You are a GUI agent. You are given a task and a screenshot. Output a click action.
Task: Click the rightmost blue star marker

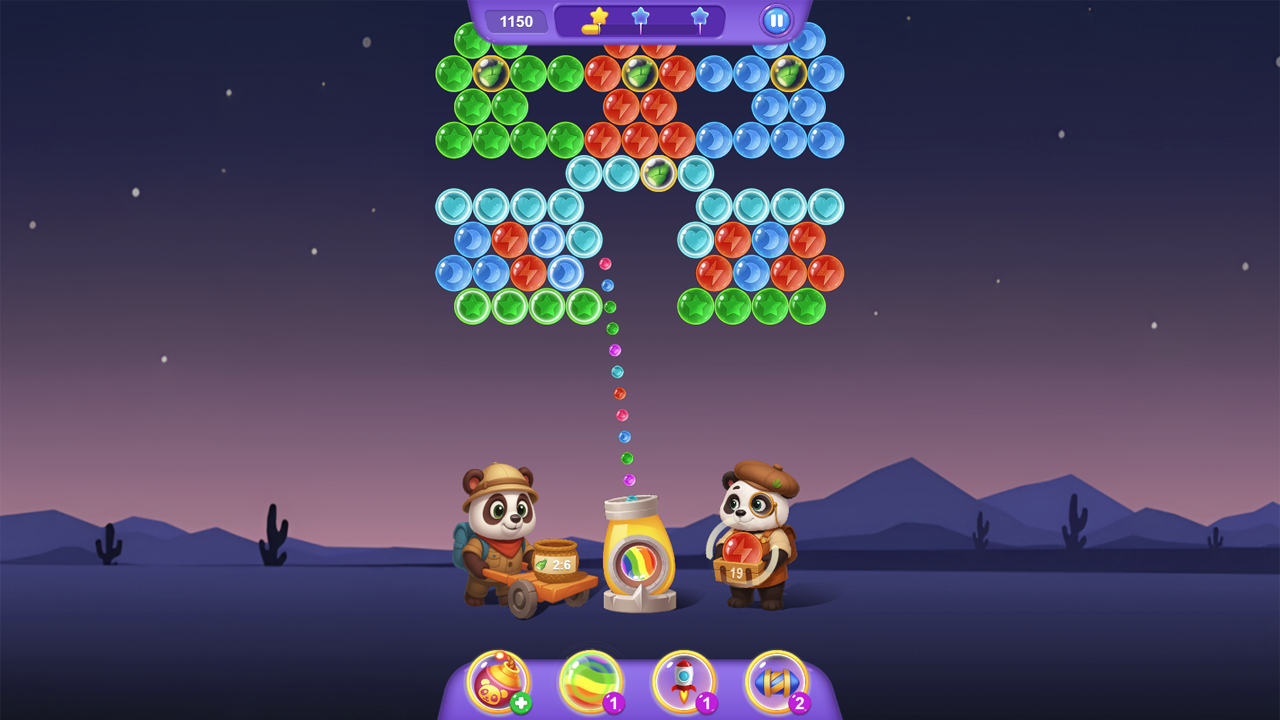(700, 16)
